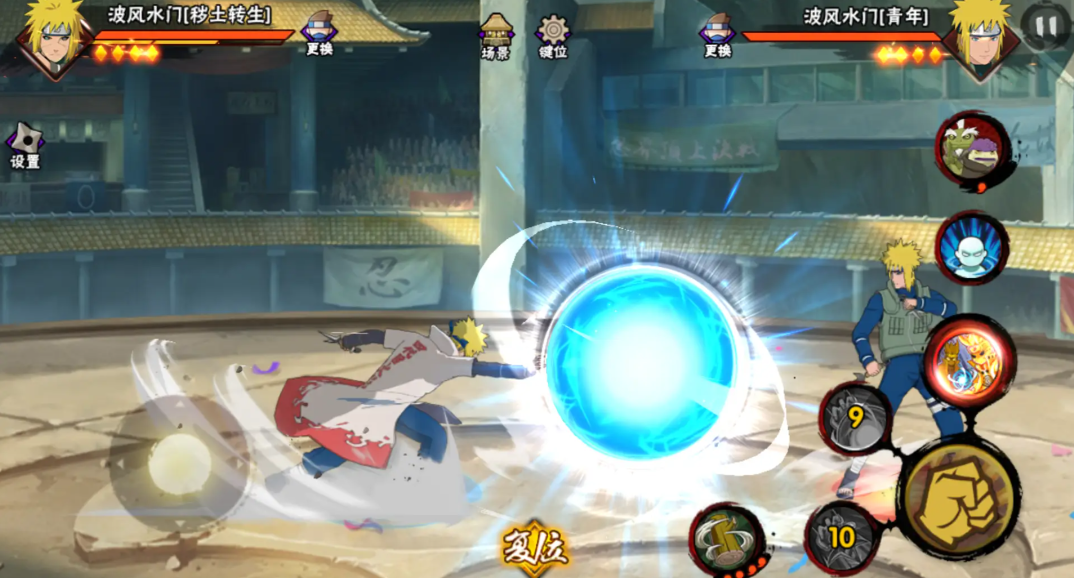Pause the match with the pause button
The height and width of the screenshot is (578, 1074).
[x=1045, y=27]
